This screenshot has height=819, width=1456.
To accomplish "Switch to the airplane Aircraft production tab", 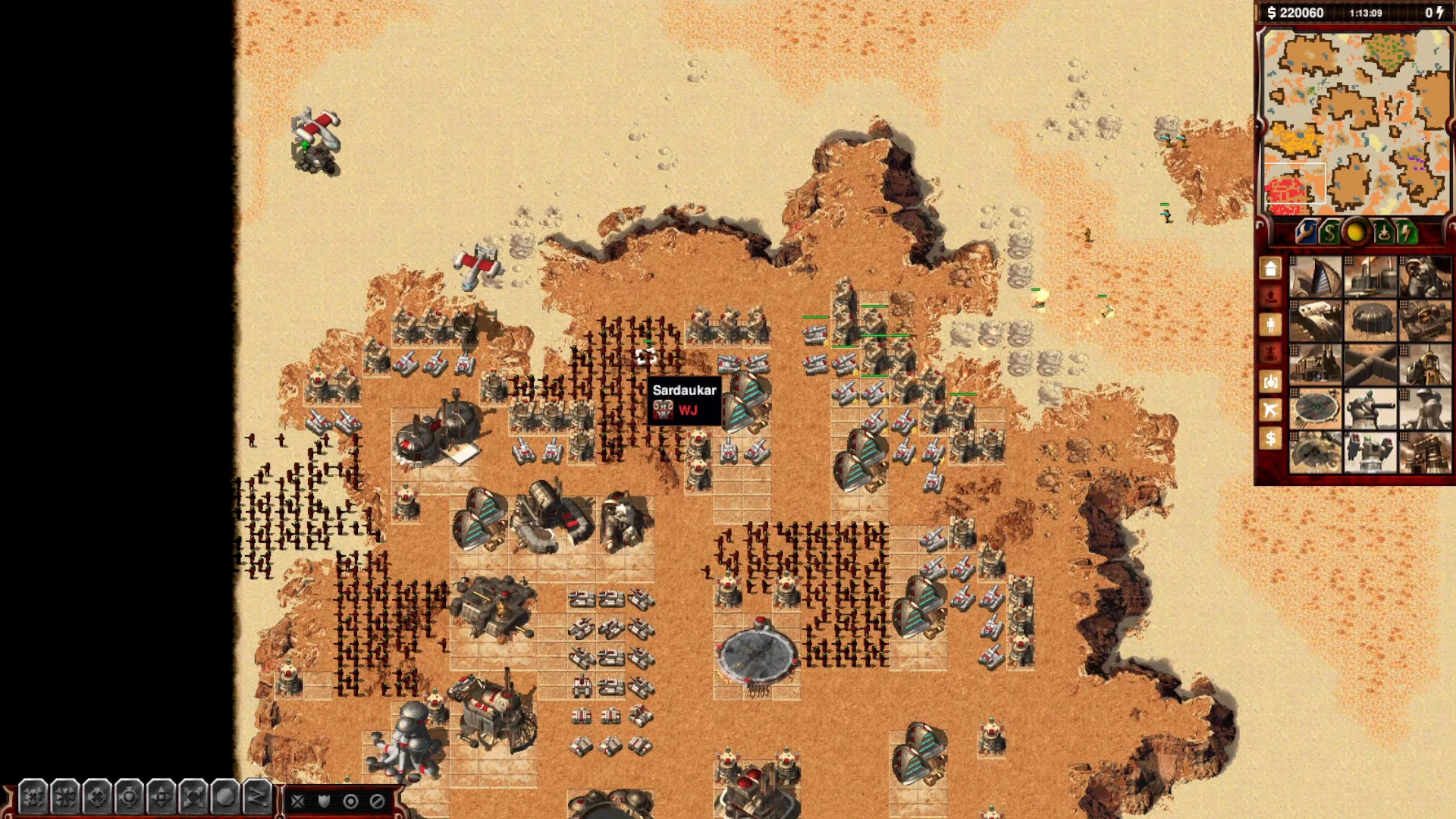I will 1271,410.
